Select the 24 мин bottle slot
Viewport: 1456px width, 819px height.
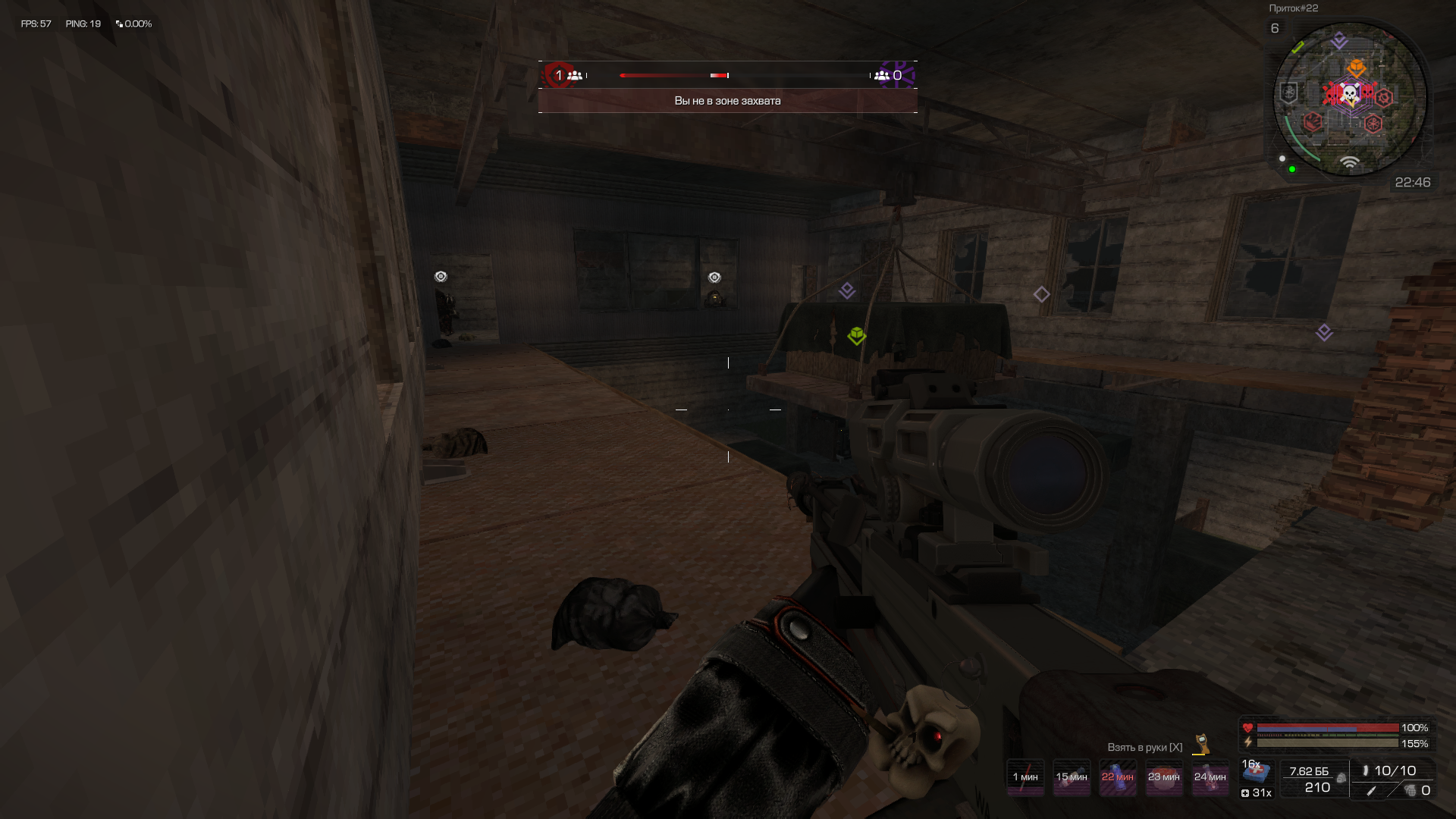coord(1210,777)
